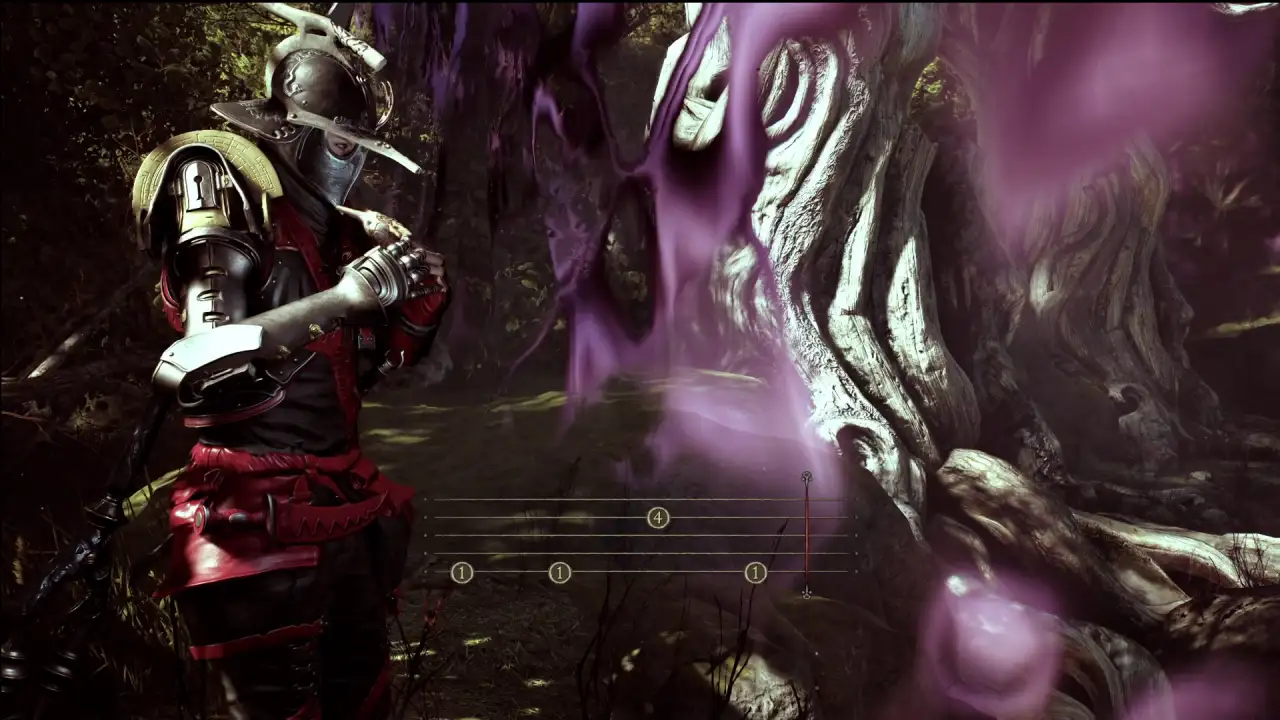Click the note marked 4 on the staff
The height and width of the screenshot is (720, 1280).
(x=657, y=517)
